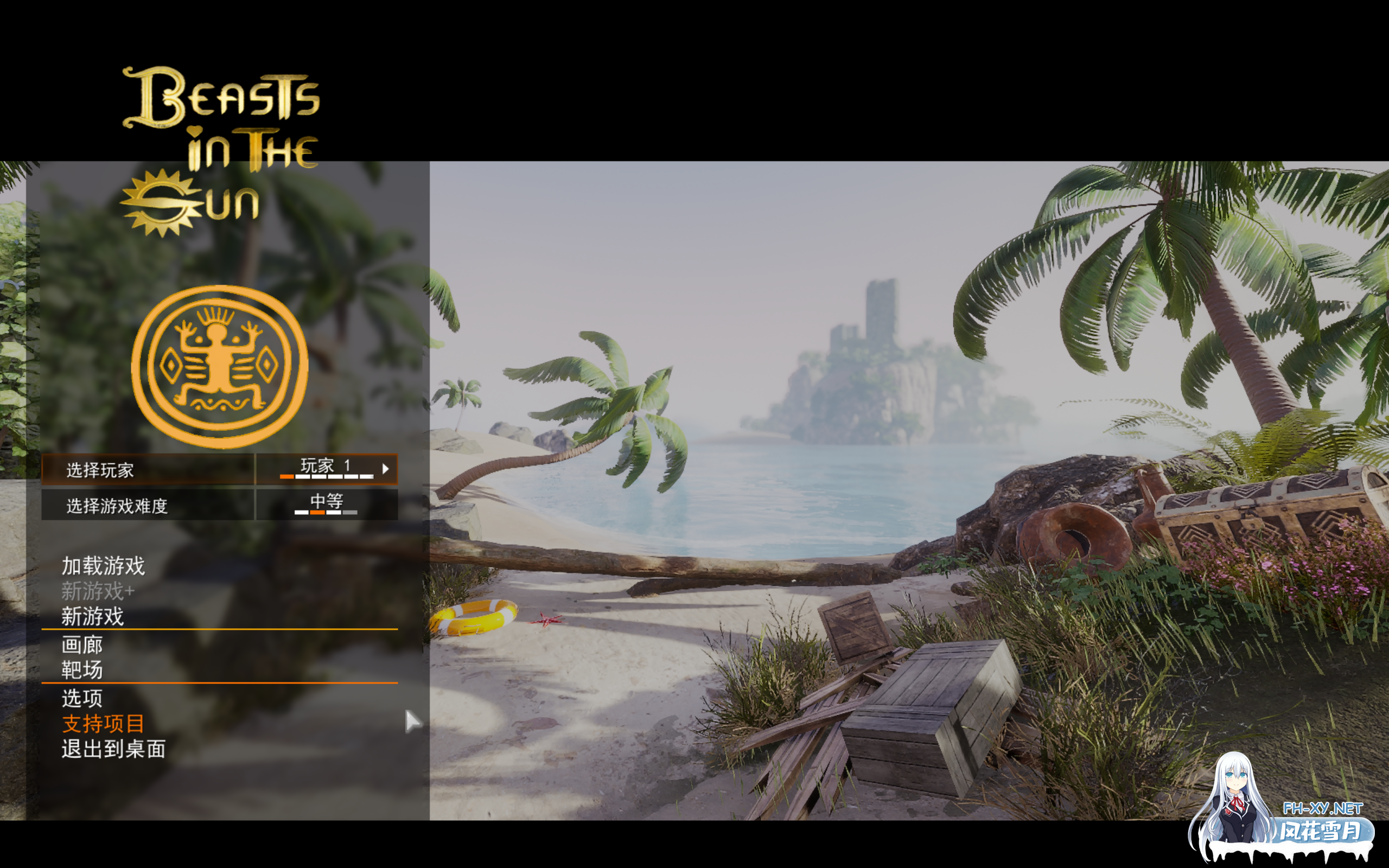The height and width of the screenshot is (868, 1389).
Task: Select 支持项目 support project entry
Action: point(103,723)
